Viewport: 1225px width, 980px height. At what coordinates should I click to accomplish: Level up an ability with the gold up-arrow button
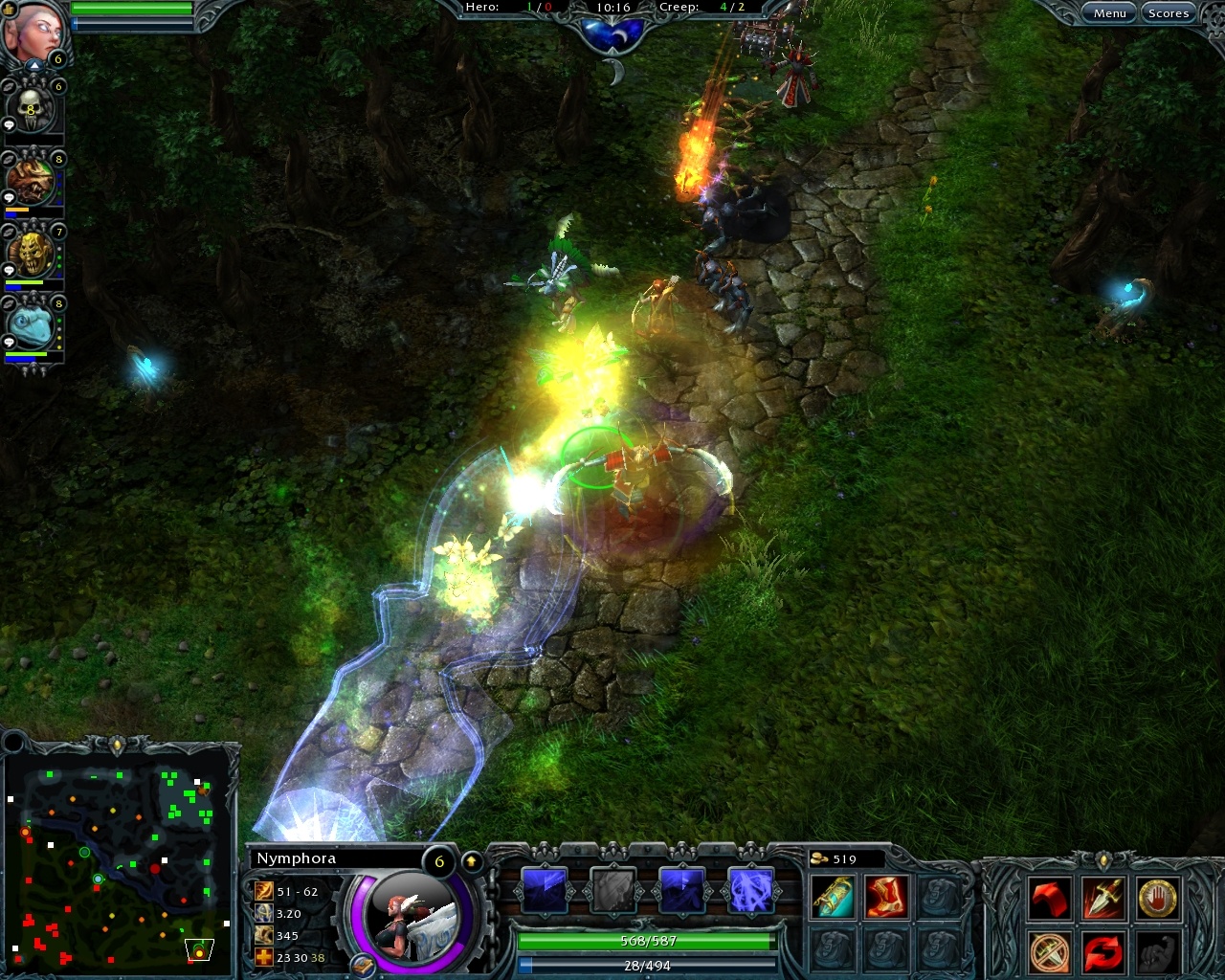pyautogui.click(x=472, y=860)
